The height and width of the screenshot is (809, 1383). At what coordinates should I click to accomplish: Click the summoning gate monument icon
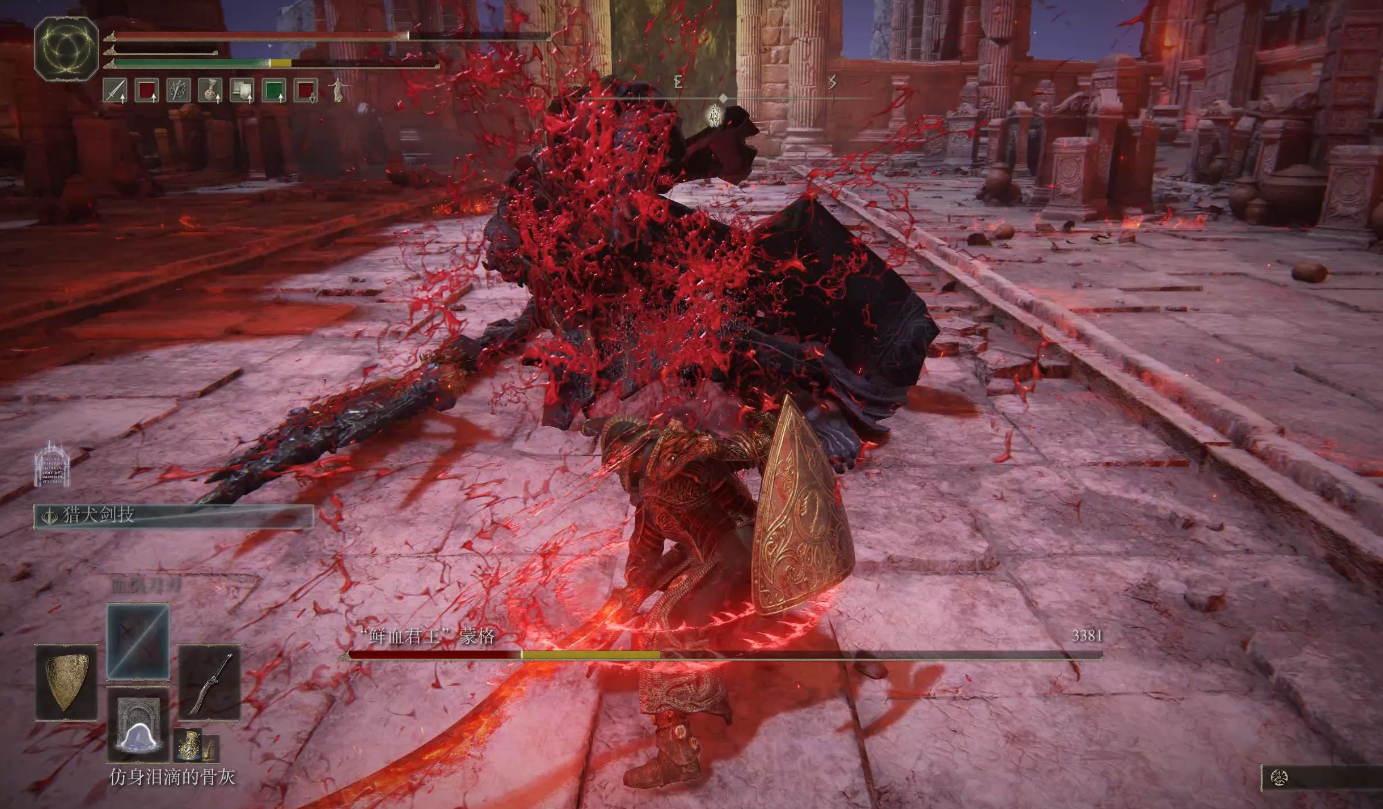[x=52, y=464]
